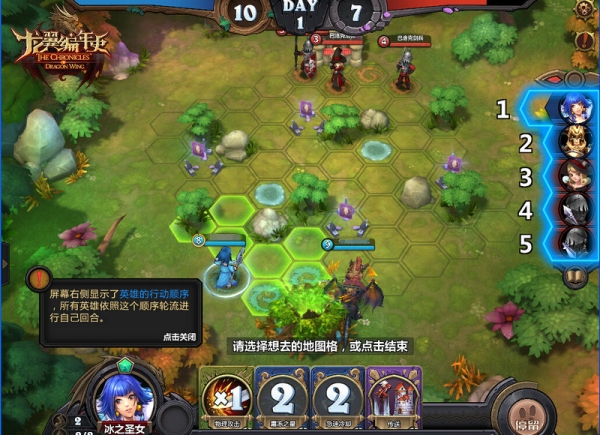Select the third skill card showing cooldown 2

pos(337,393)
